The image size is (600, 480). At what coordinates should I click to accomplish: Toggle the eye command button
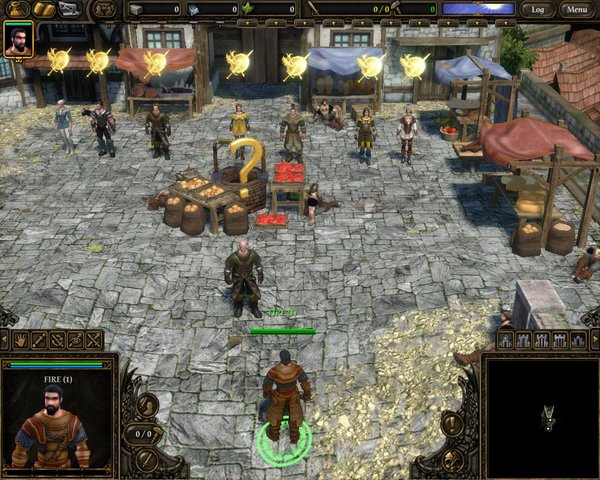pyautogui.click(x=75, y=340)
